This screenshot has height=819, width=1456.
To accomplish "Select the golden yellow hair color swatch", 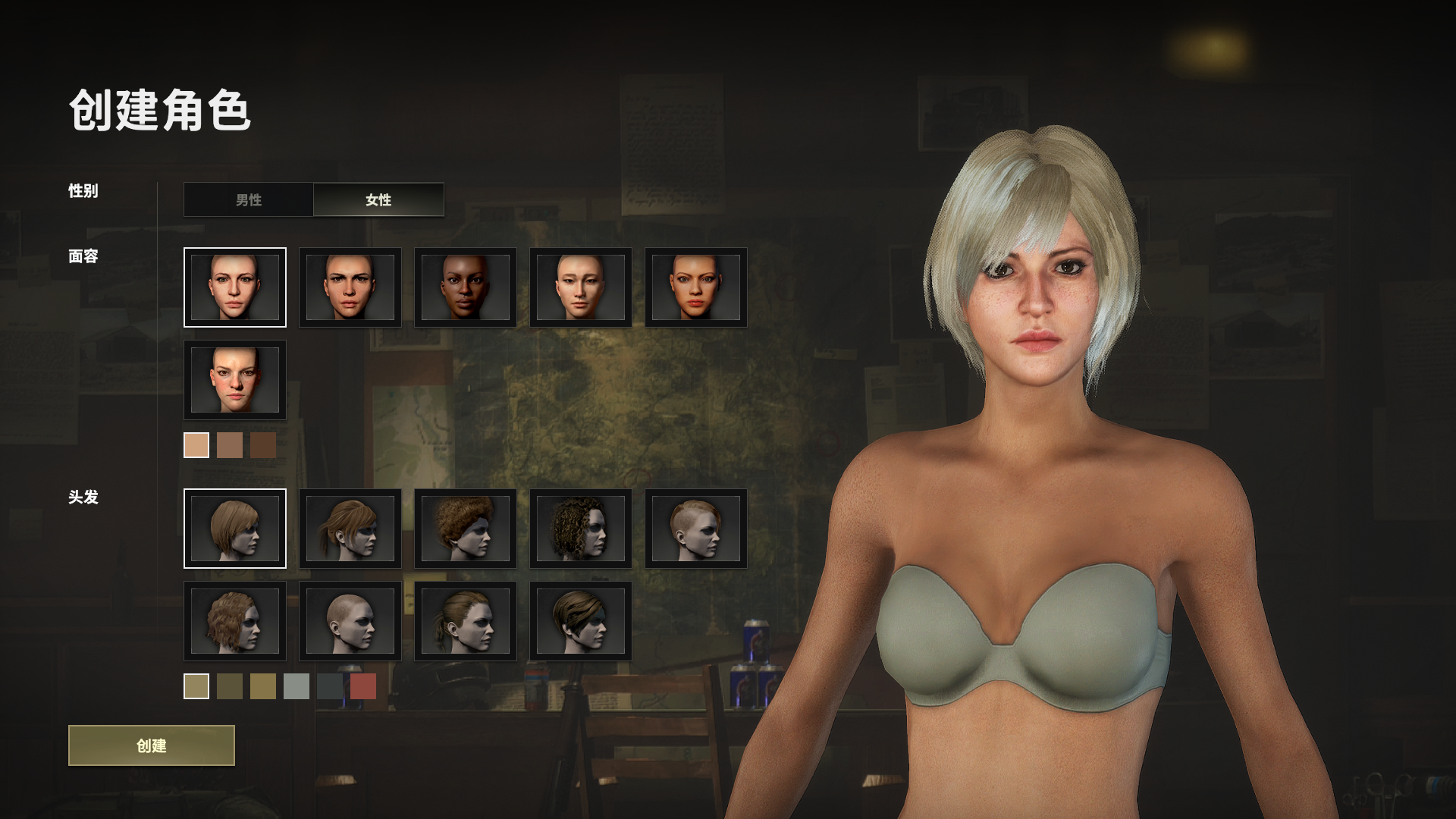I will coord(263,686).
